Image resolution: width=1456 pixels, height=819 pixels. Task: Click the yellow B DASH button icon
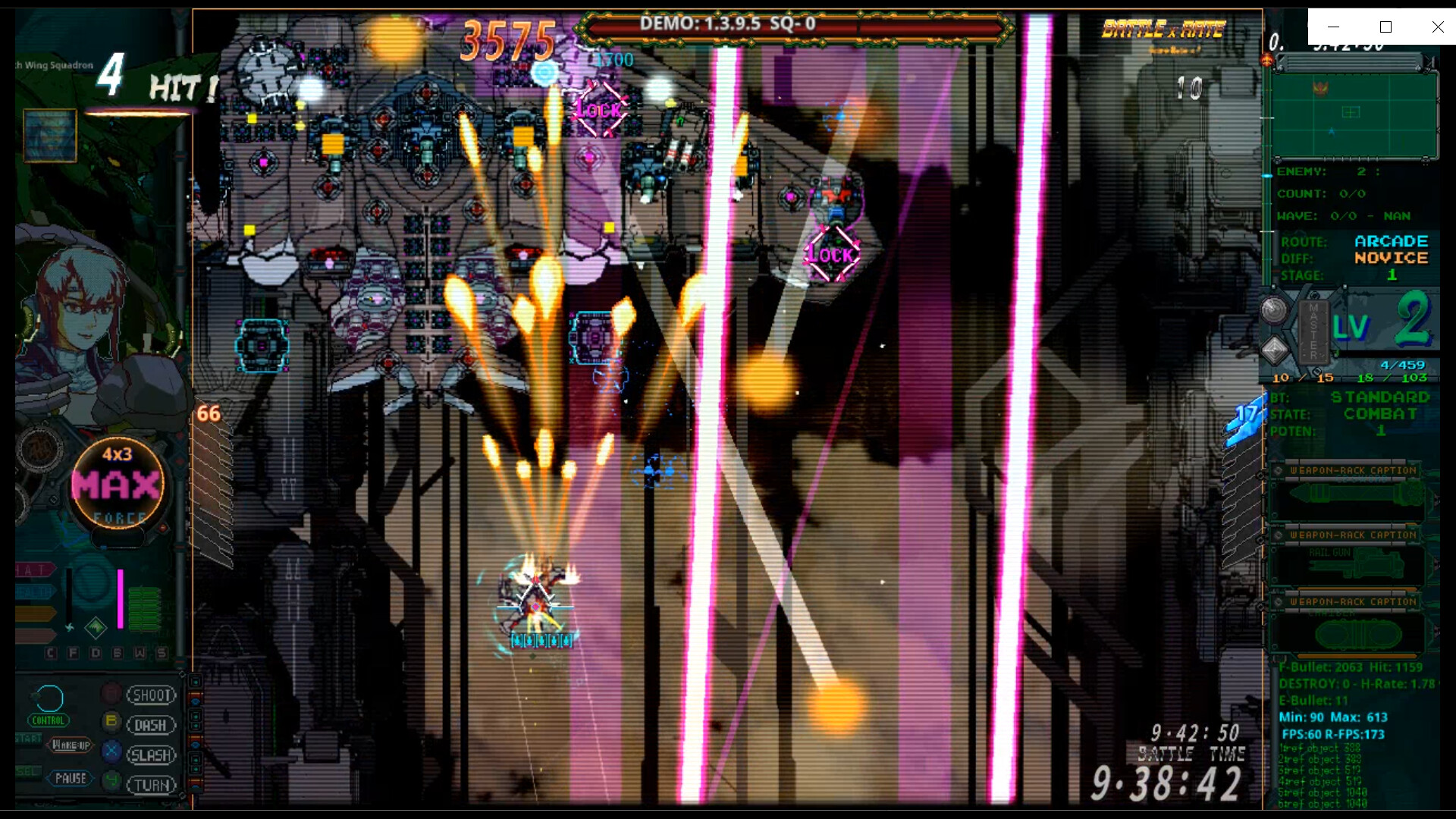[111, 721]
